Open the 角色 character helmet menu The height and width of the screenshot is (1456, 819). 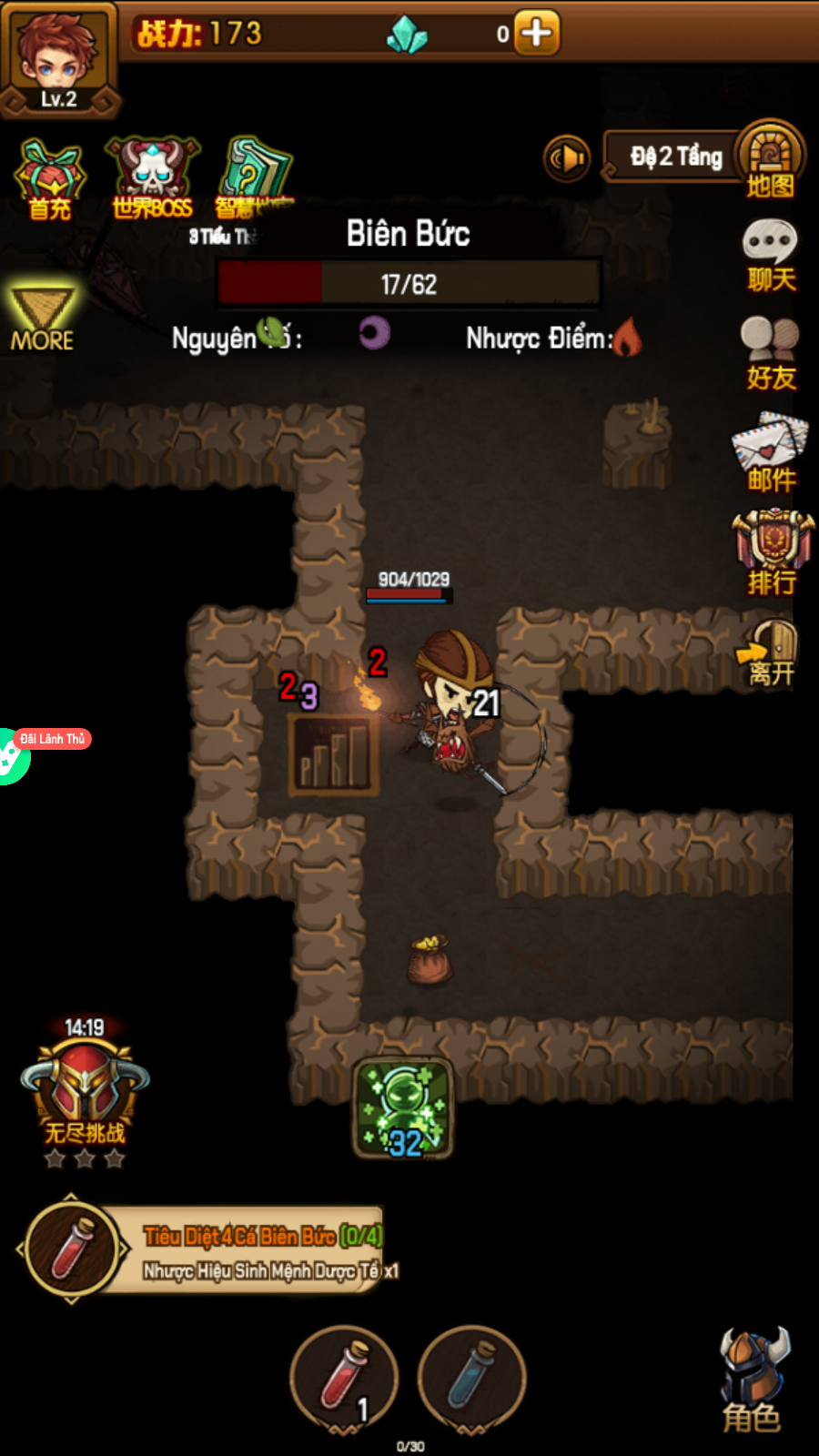[x=753, y=1379]
